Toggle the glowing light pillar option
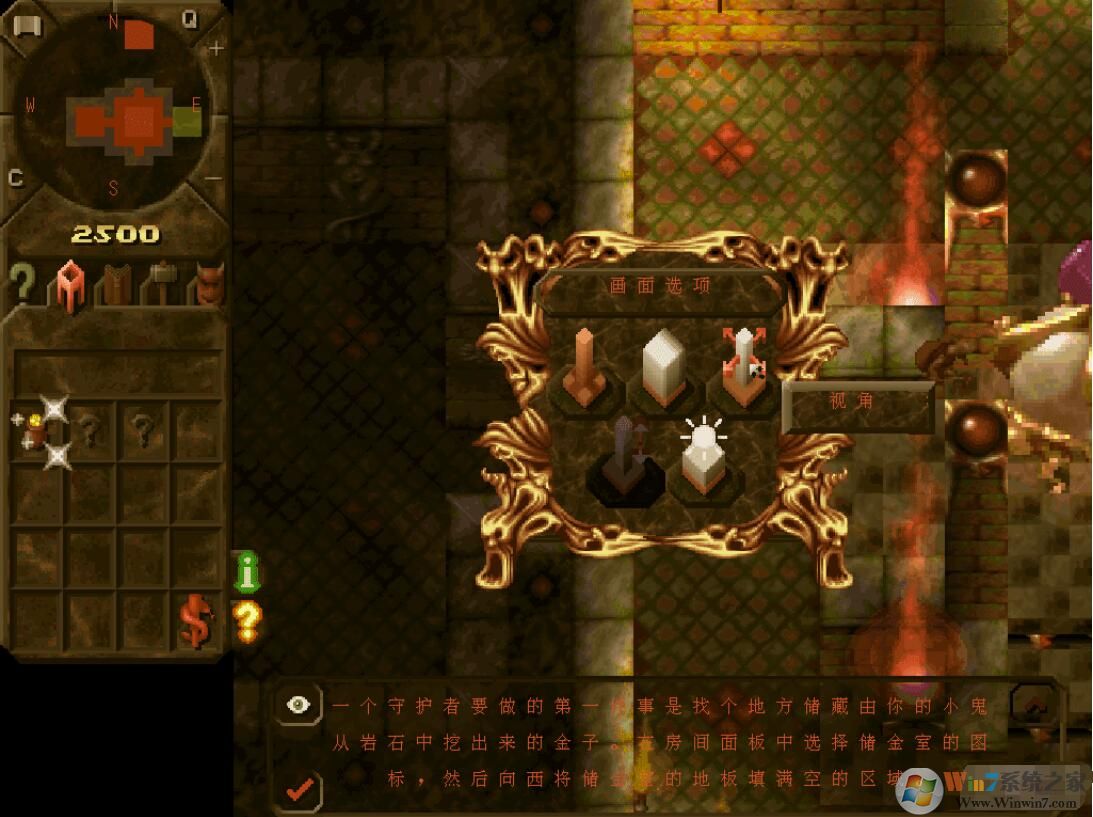 [705, 460]
